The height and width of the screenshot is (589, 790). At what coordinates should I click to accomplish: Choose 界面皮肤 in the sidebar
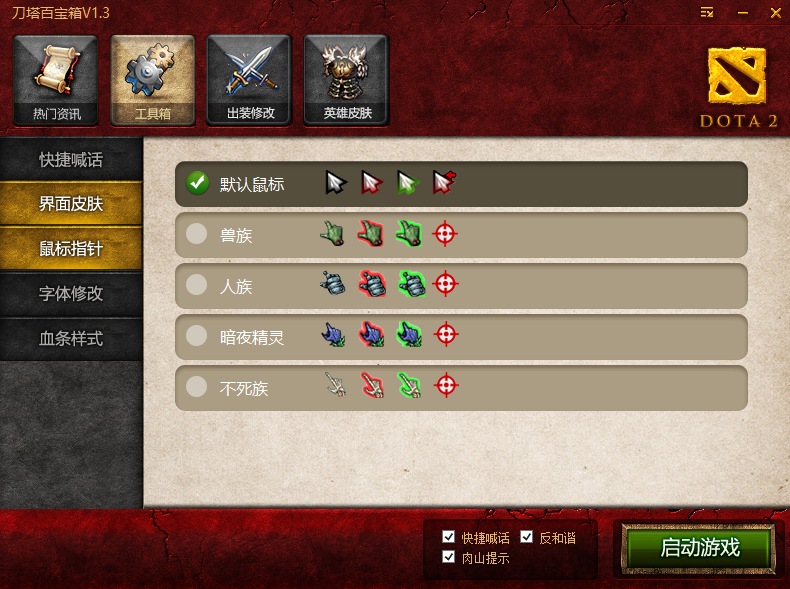click(71, 204)
